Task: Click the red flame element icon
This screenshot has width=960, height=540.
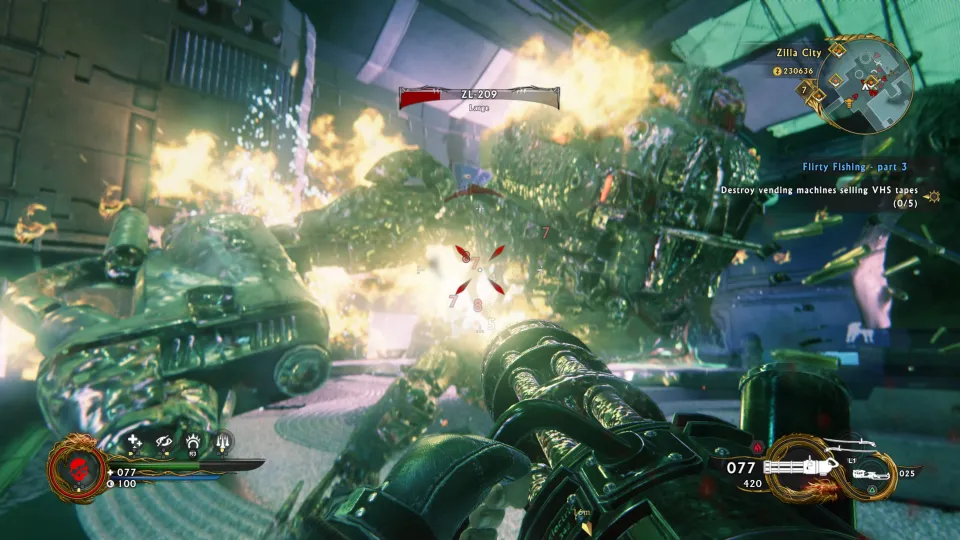Action: 757,447
